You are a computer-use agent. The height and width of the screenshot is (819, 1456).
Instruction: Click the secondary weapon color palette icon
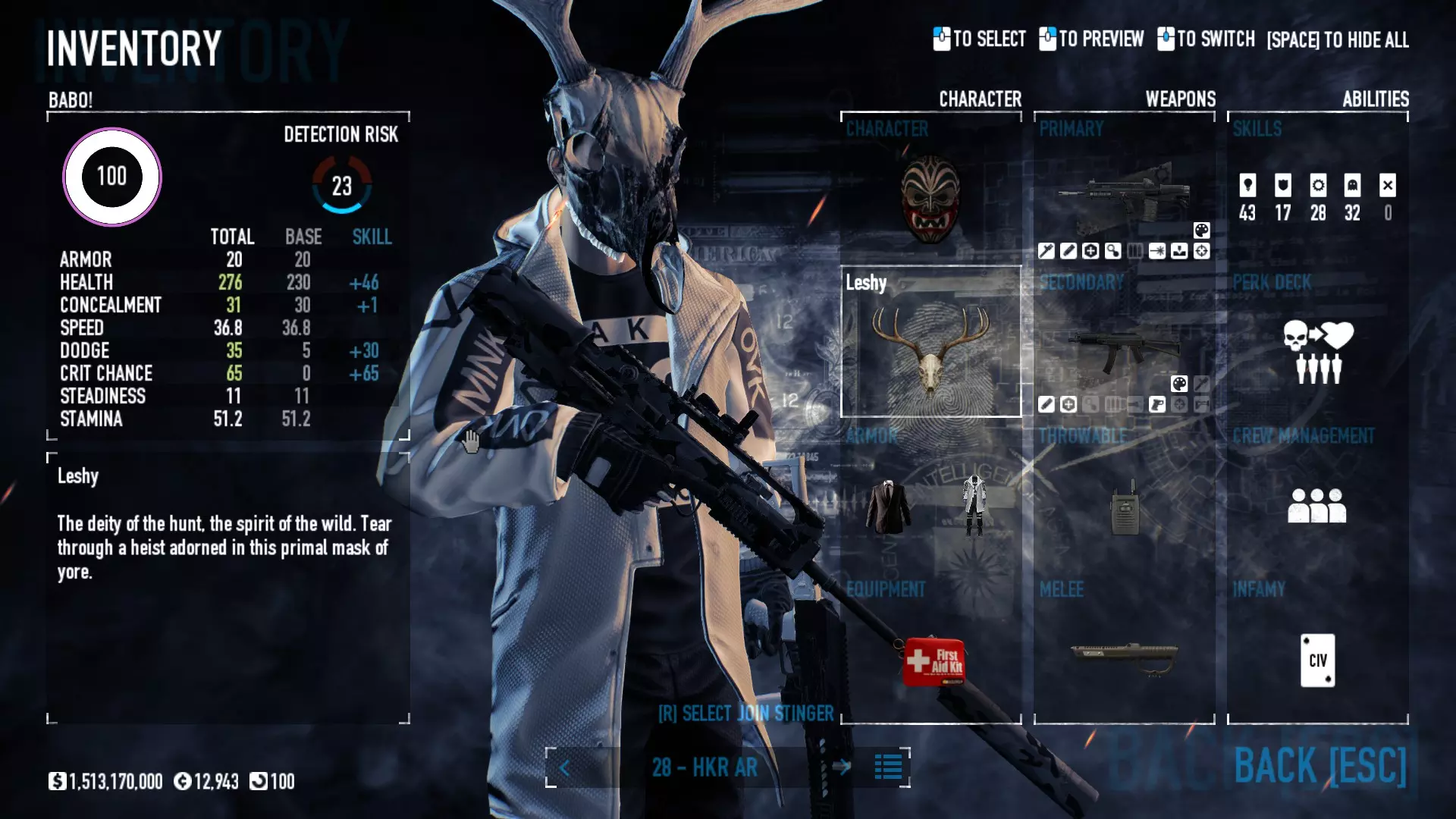coord(1179,384)
